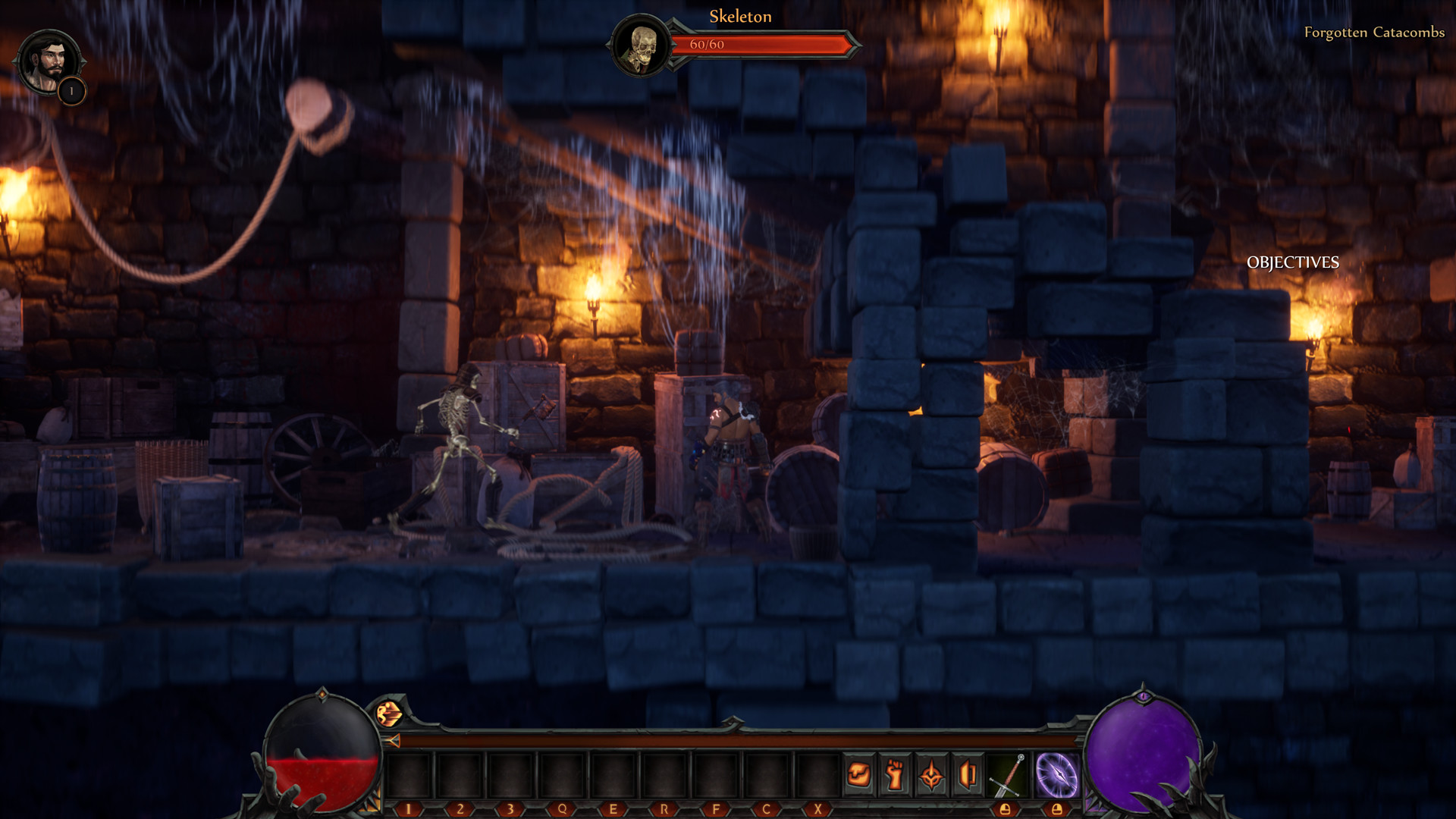
Task: Click the player portrait in the corner
Action: (48, 62)
